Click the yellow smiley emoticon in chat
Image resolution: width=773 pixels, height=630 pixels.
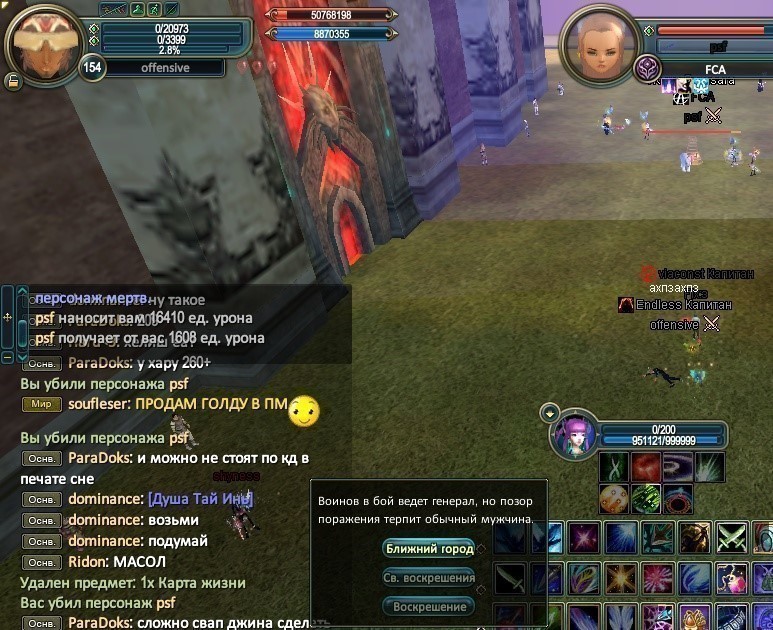click(x=303, y=410)
